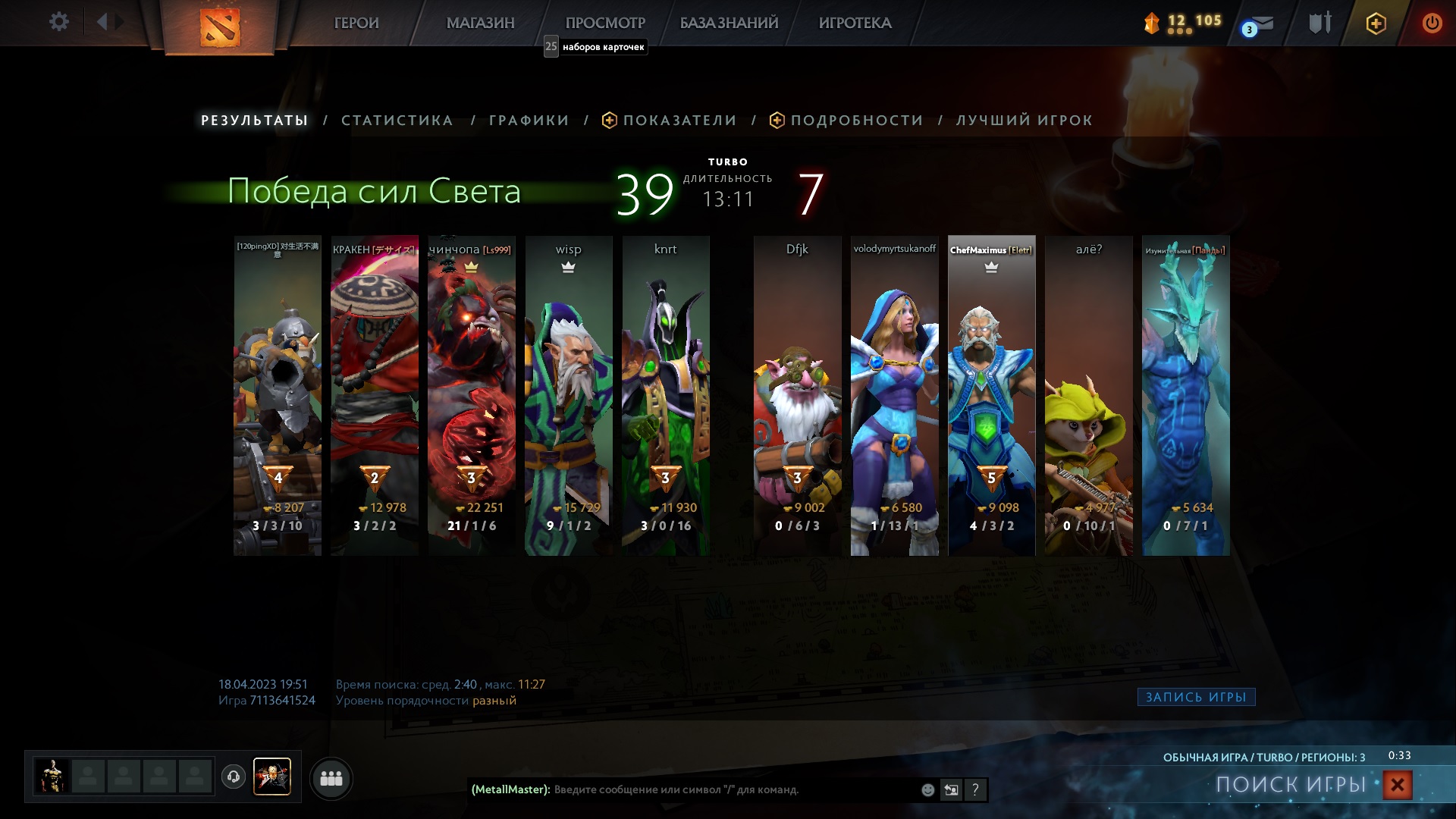Click the chat message input field

(720, 790)
